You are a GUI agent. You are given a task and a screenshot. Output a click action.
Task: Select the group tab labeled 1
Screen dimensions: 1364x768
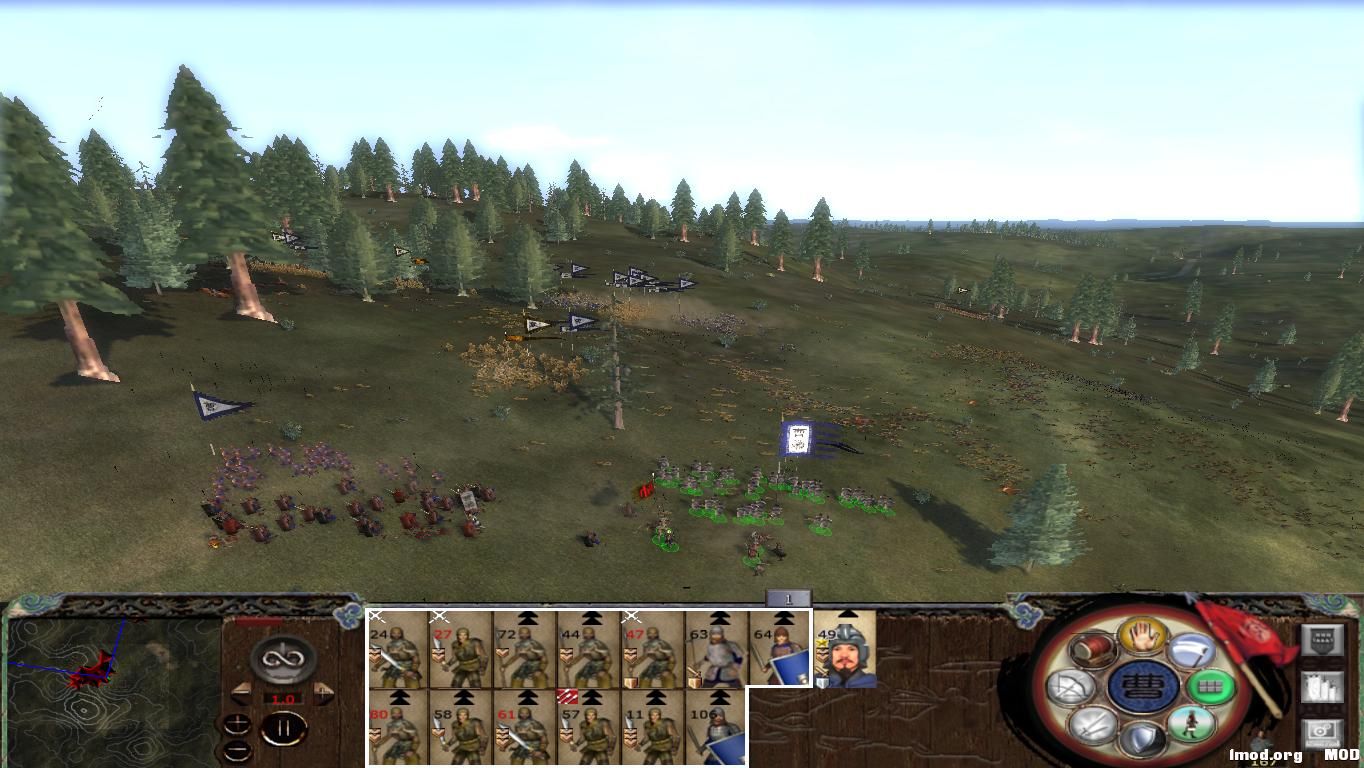tap(787, 596)
